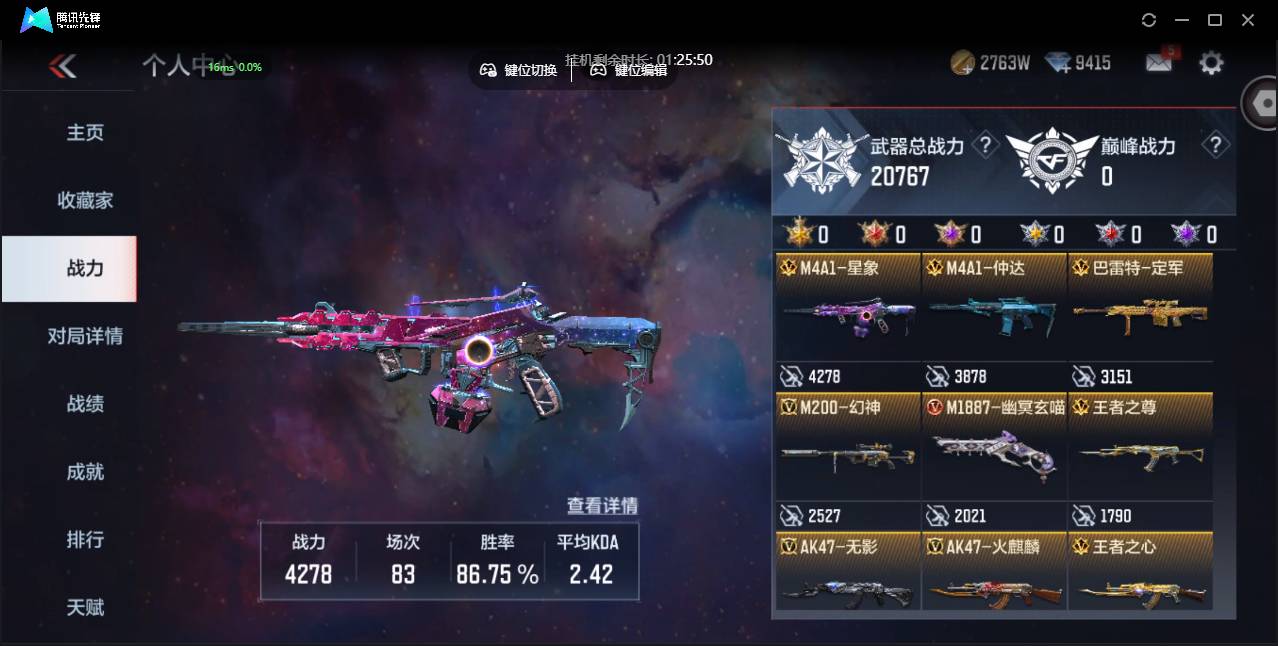Image resolution: width=1278 pixels, height=646 pixels.
Task: Click the help icon beside 巅峰战力
Action: coord(1215,146)
